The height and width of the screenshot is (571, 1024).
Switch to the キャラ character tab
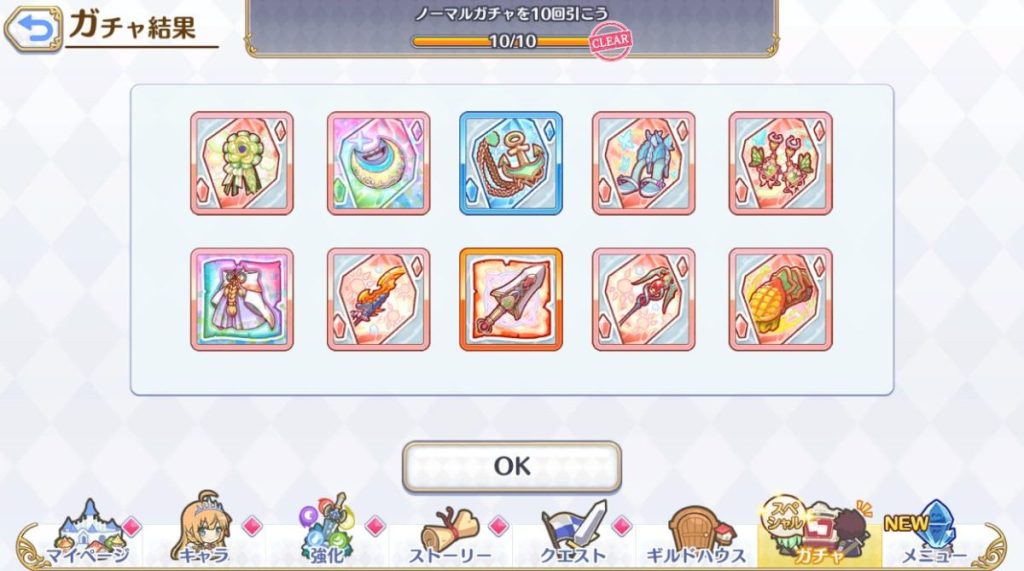(x=203, y=534)
